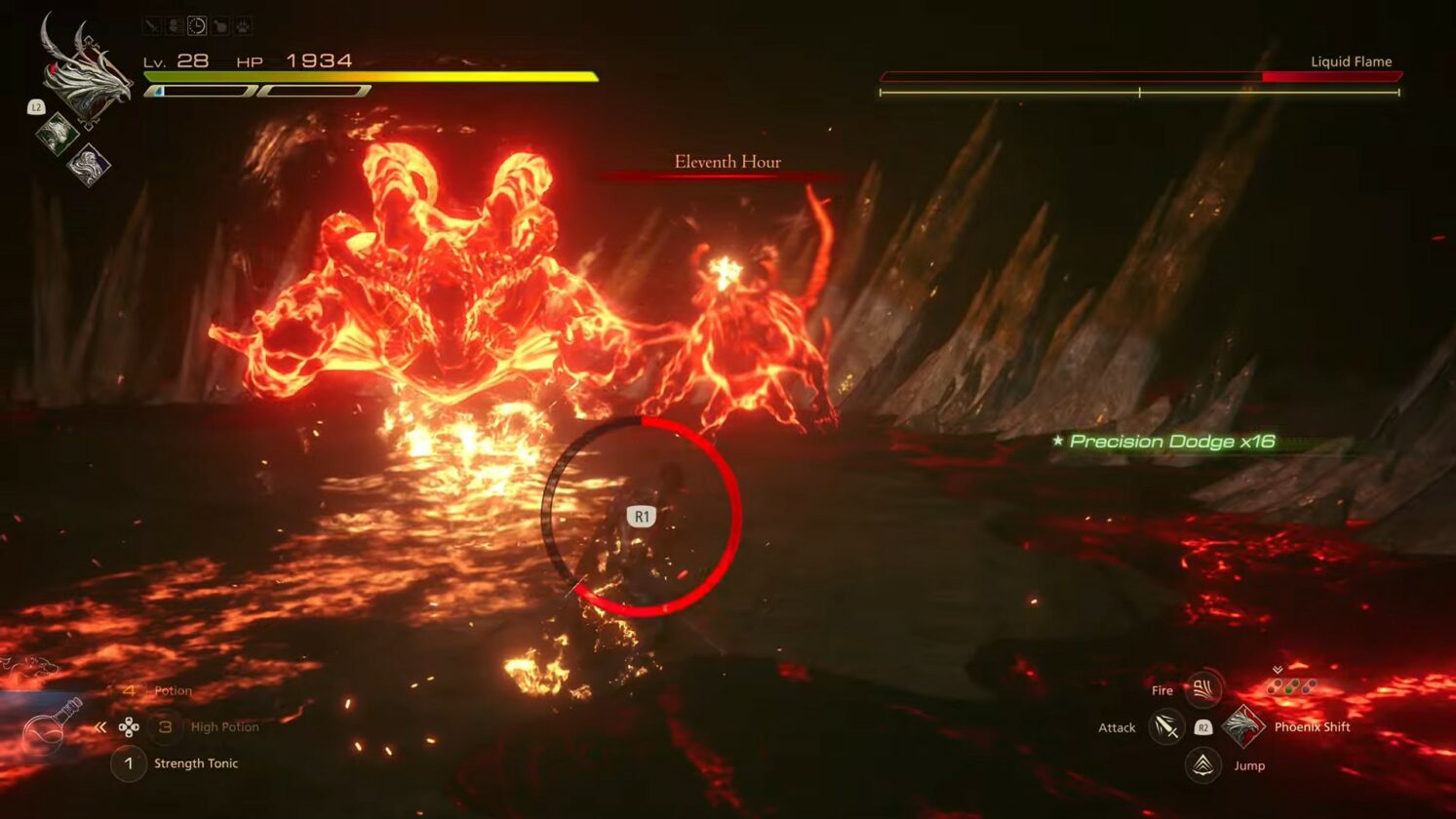The width and height of the screenshot is (1456, 819).
Task: Click the L2 button prompt
Action: 36,107
